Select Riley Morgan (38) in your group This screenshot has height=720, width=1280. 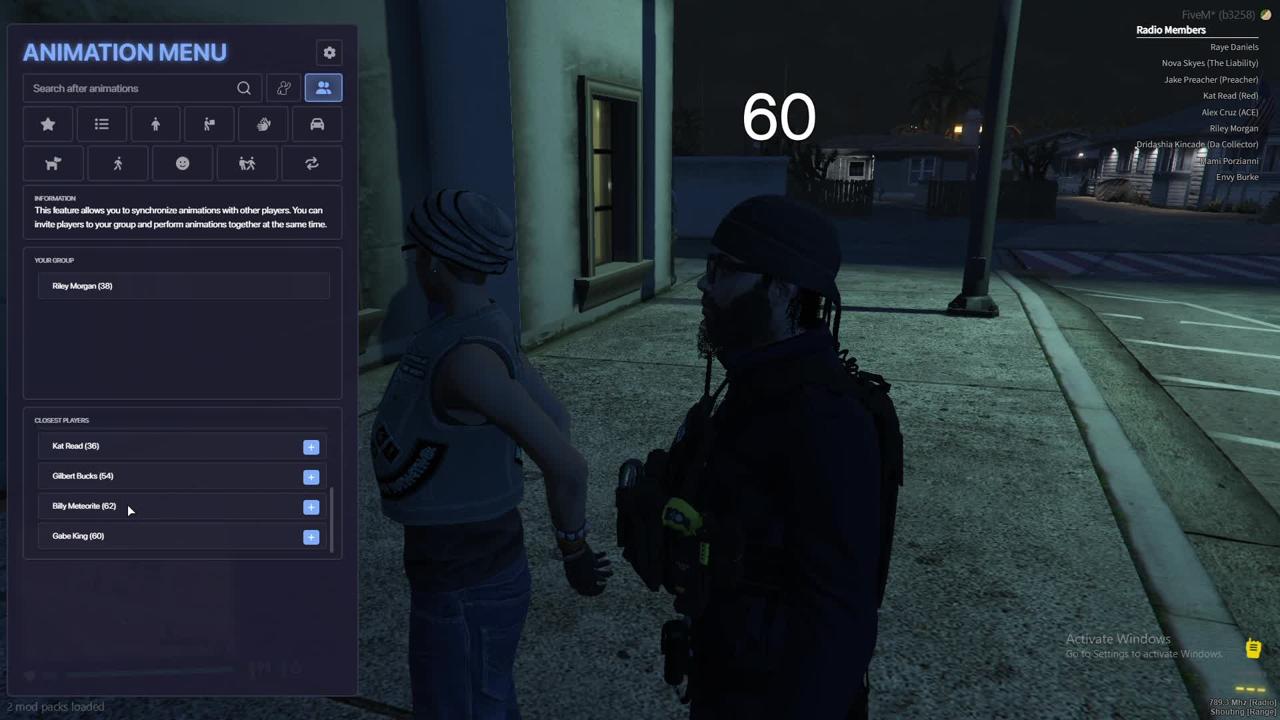click(x=82, y=286)
